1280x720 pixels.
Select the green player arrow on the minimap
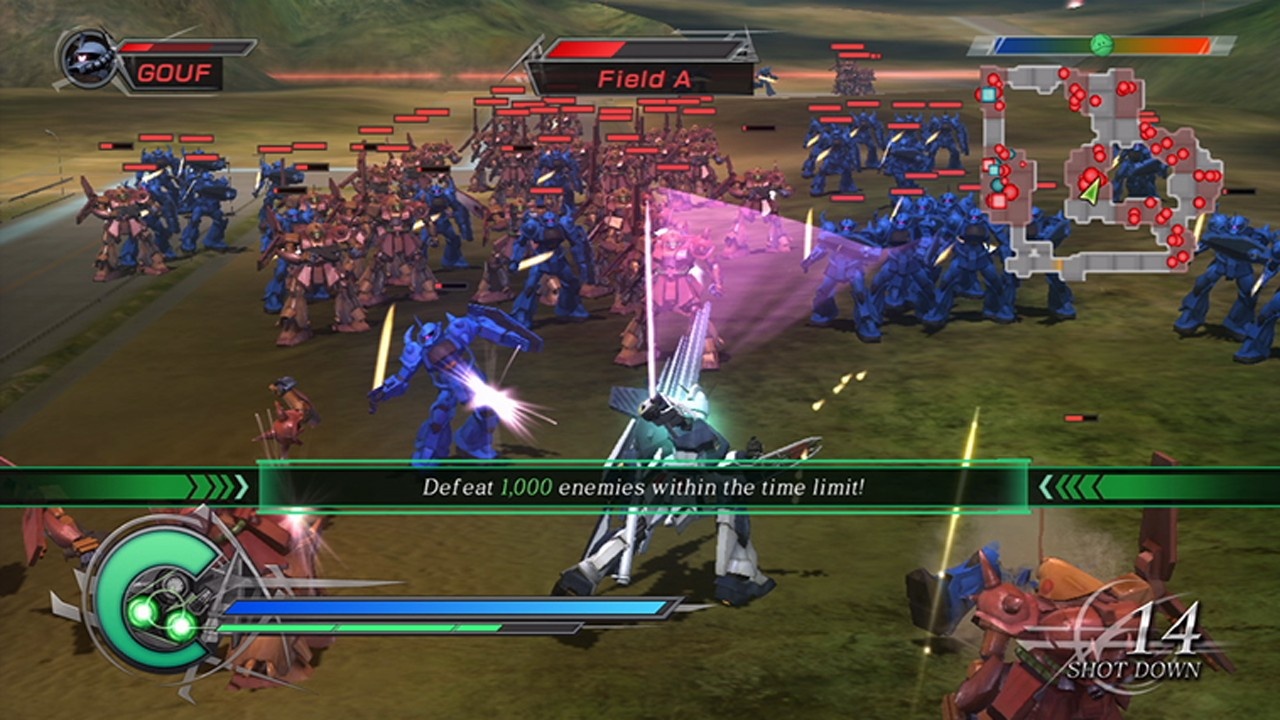click(x=1091, y=192)
